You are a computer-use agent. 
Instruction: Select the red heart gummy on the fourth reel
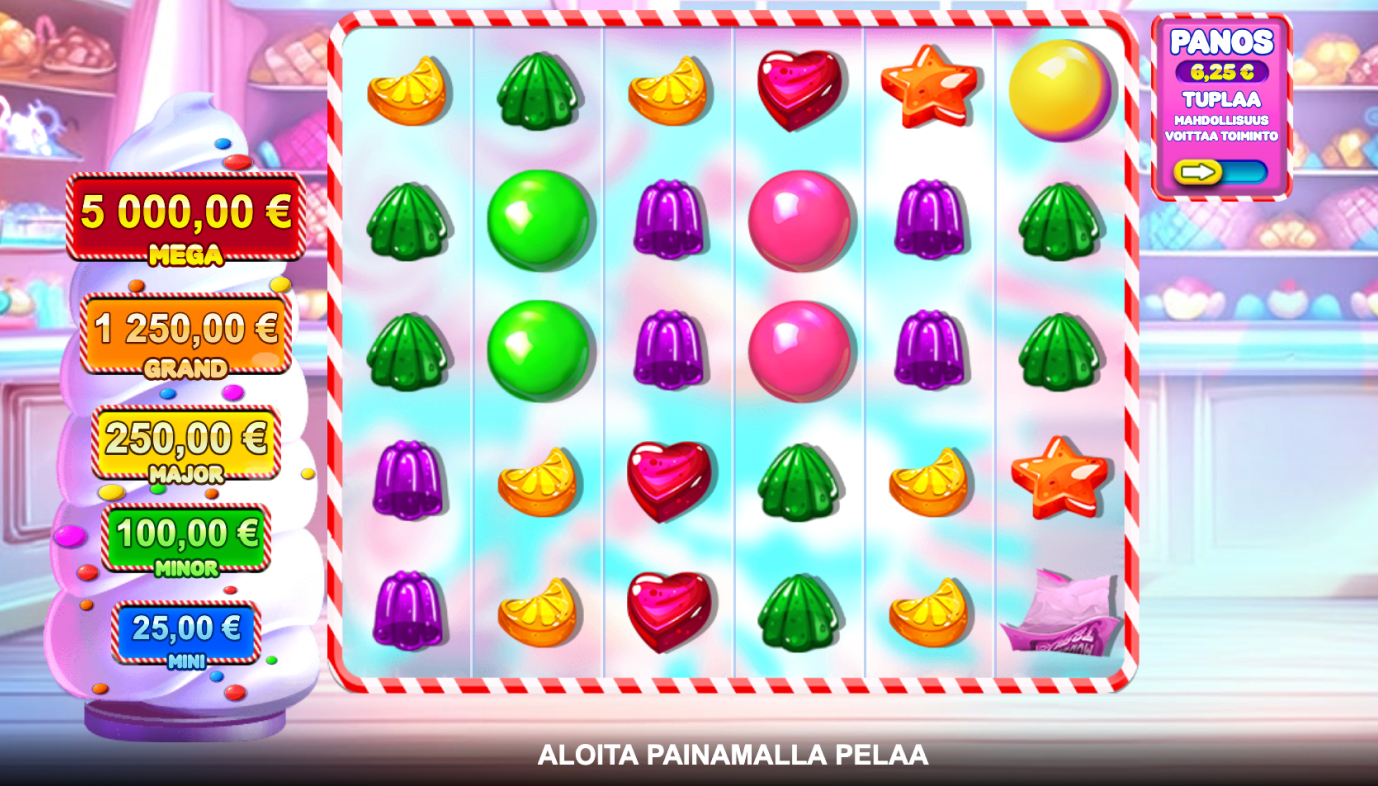[800, 92]
